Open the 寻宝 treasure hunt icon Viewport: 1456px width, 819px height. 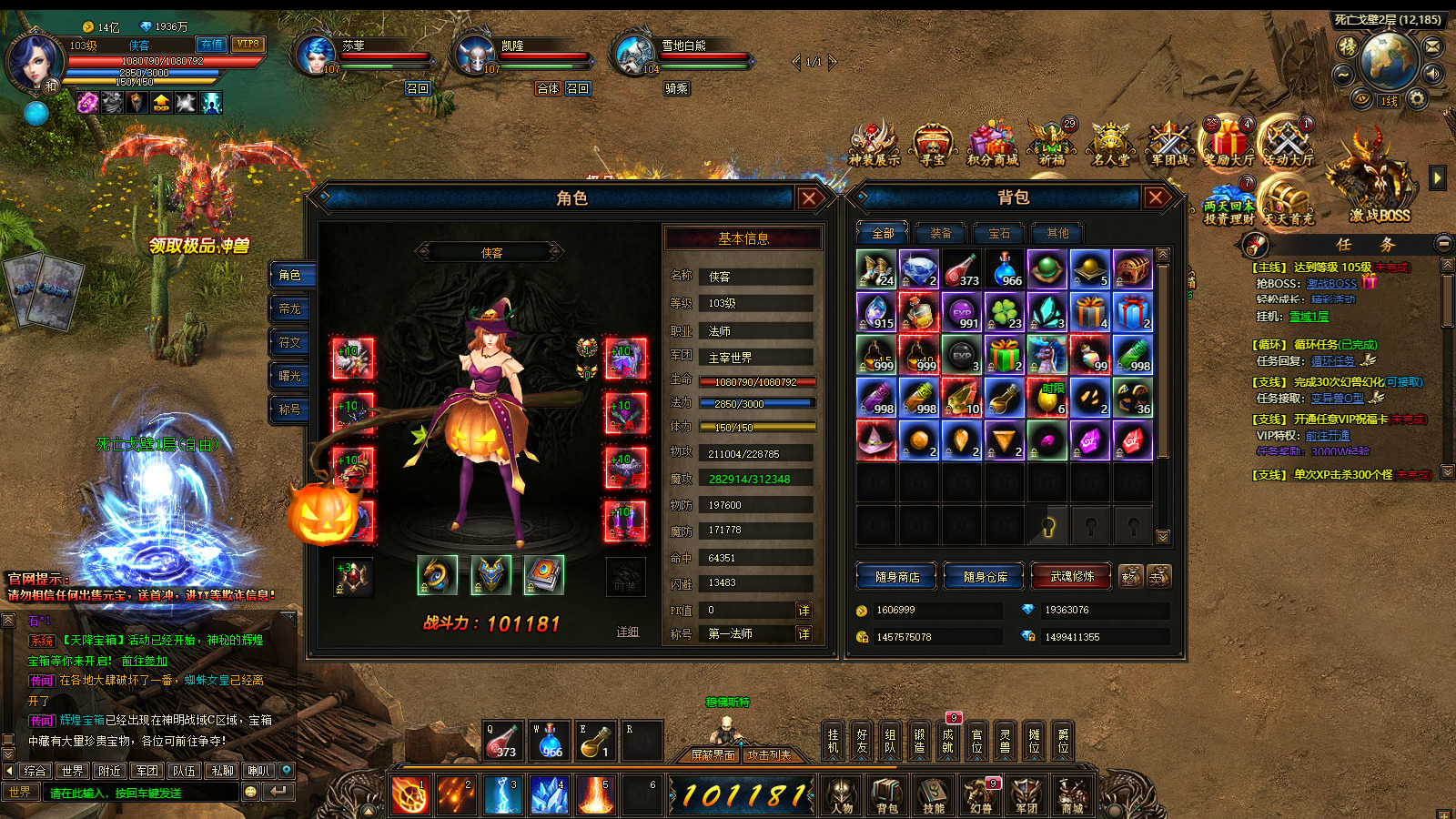coord(933,146)
